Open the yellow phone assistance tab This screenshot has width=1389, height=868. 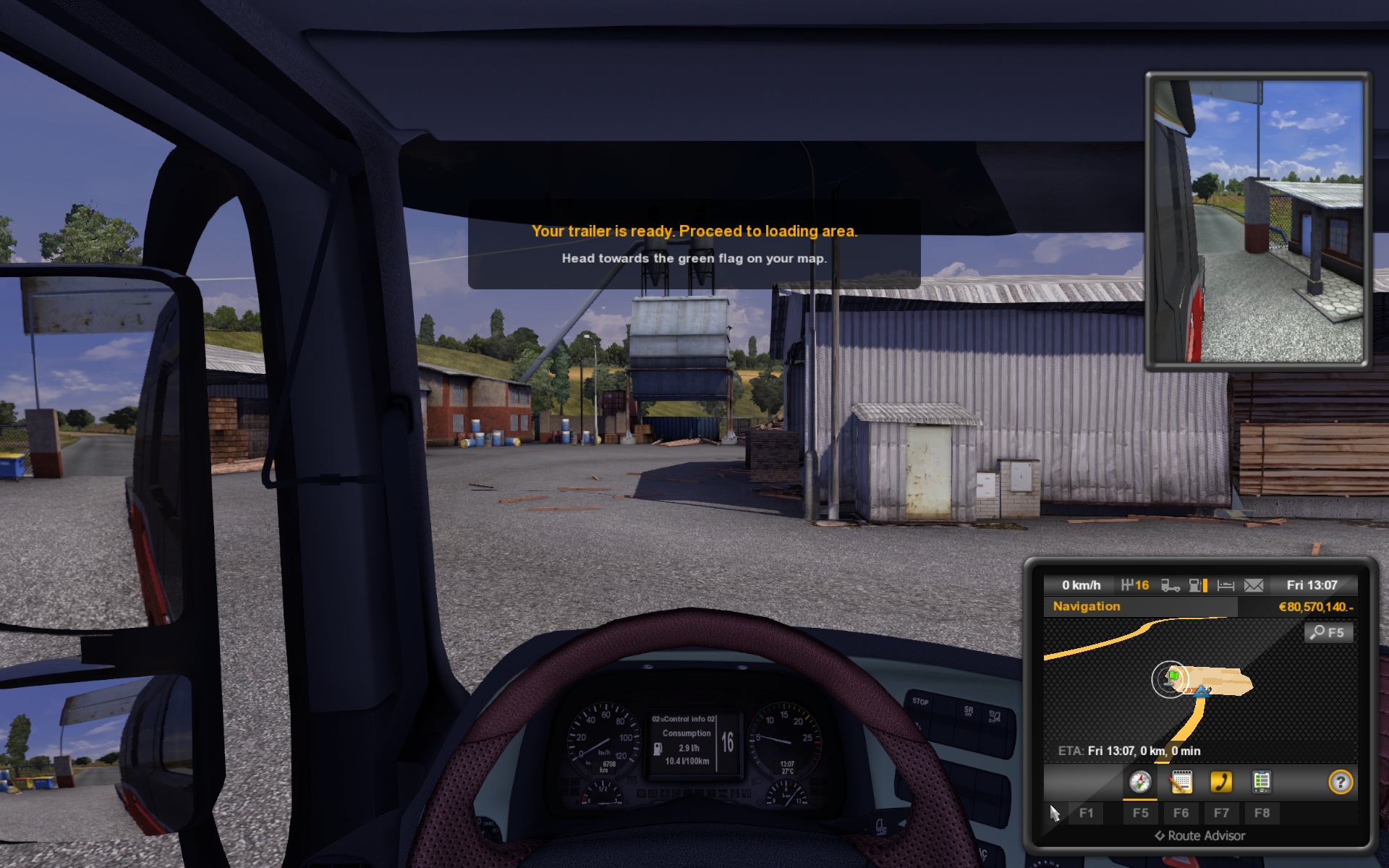1221,782
